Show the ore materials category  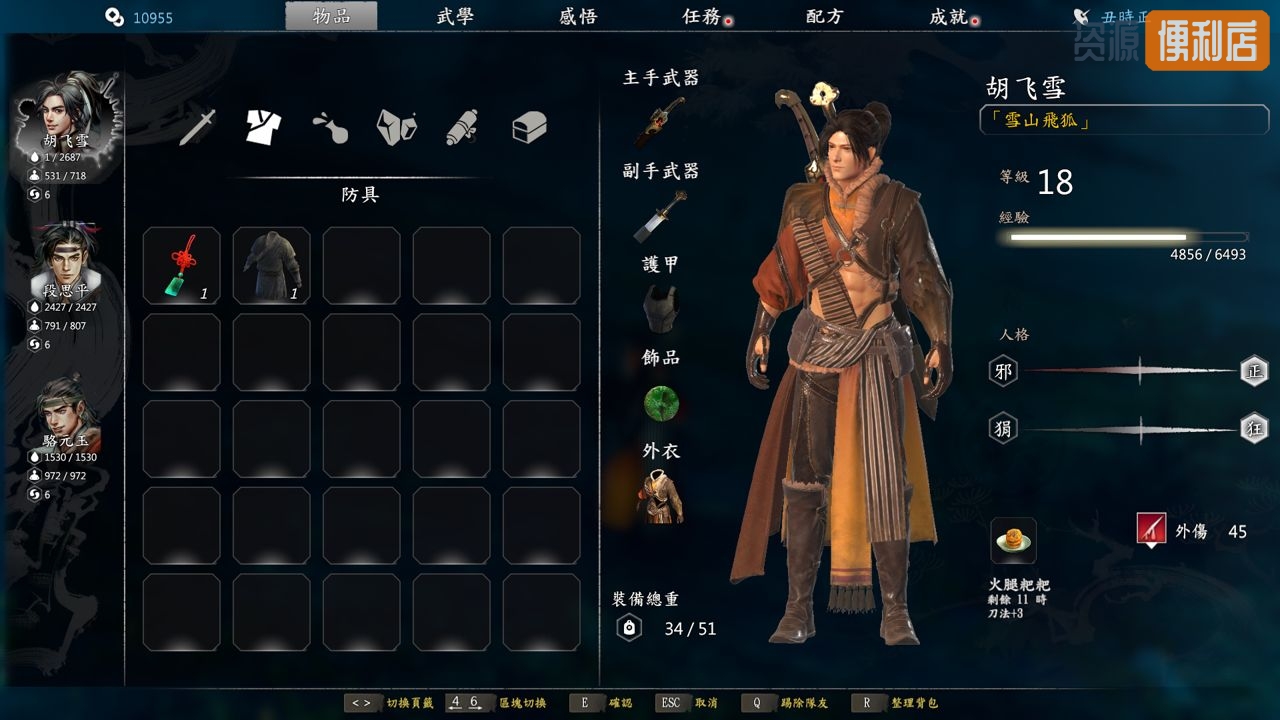click(x=396, y=127)
